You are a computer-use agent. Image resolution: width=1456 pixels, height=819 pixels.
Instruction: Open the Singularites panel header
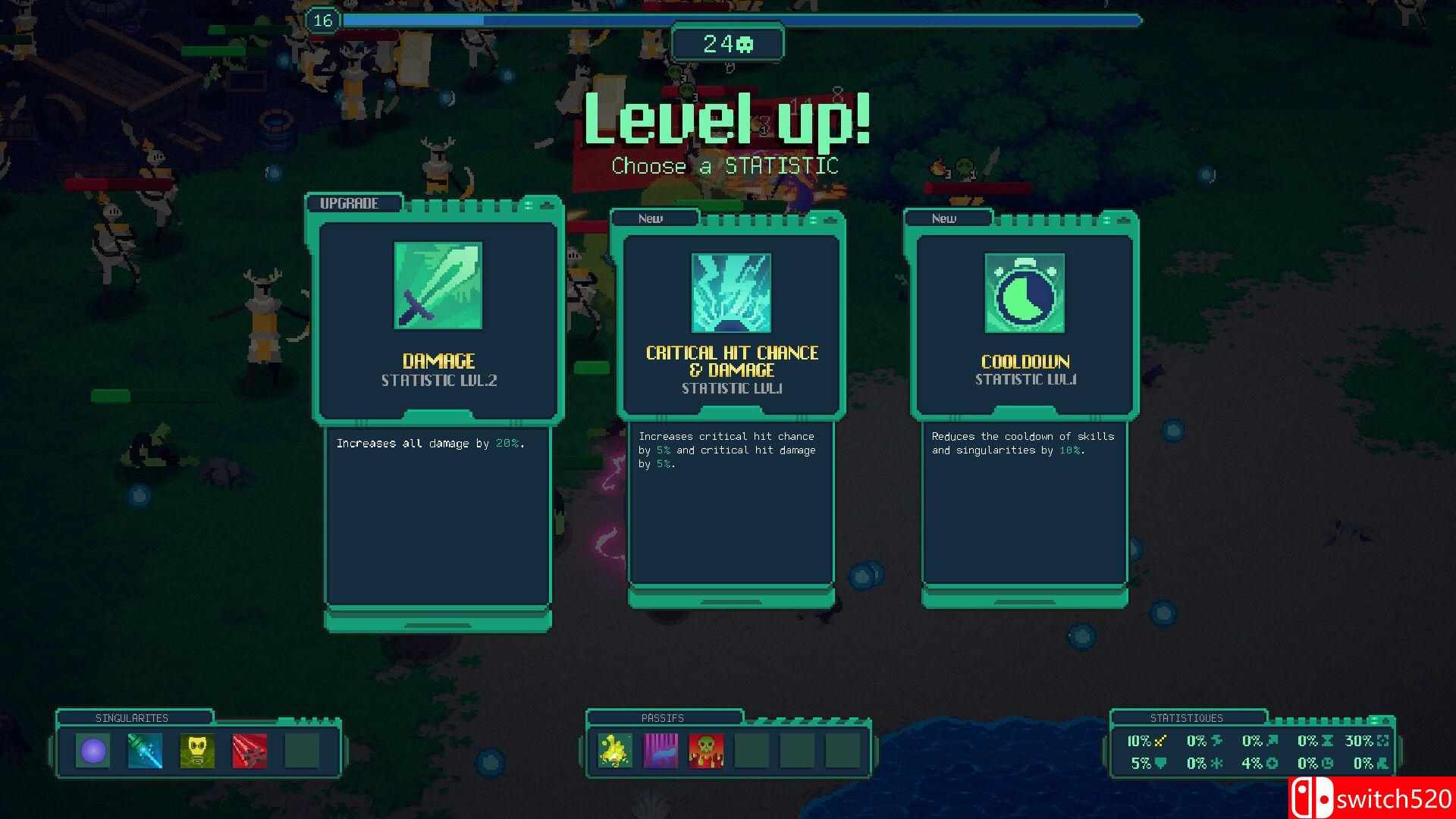(x=132, y=717)
